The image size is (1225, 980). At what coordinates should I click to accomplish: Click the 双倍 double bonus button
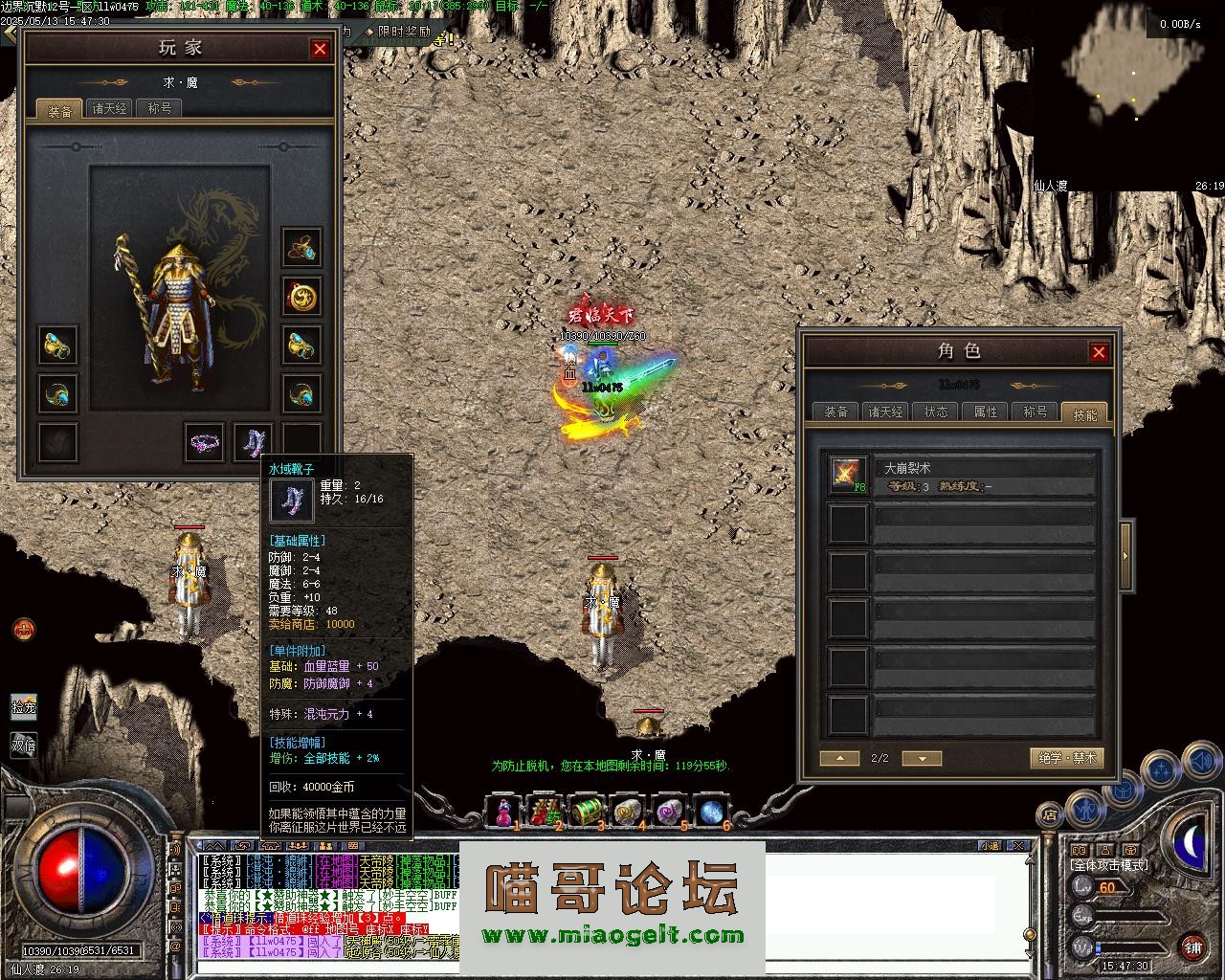24,744
